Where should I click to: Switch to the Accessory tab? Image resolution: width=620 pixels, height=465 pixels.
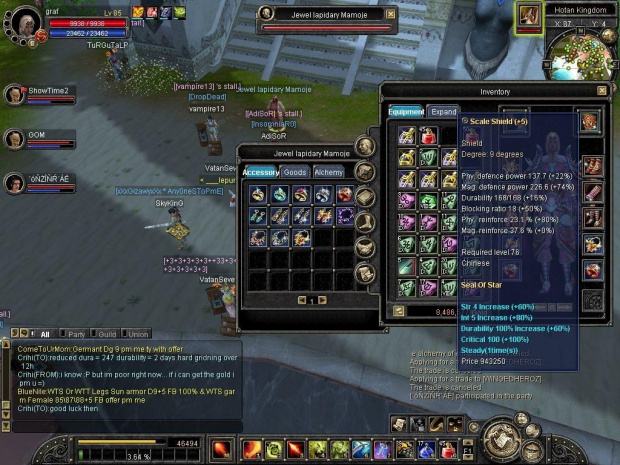click(260, 172)
